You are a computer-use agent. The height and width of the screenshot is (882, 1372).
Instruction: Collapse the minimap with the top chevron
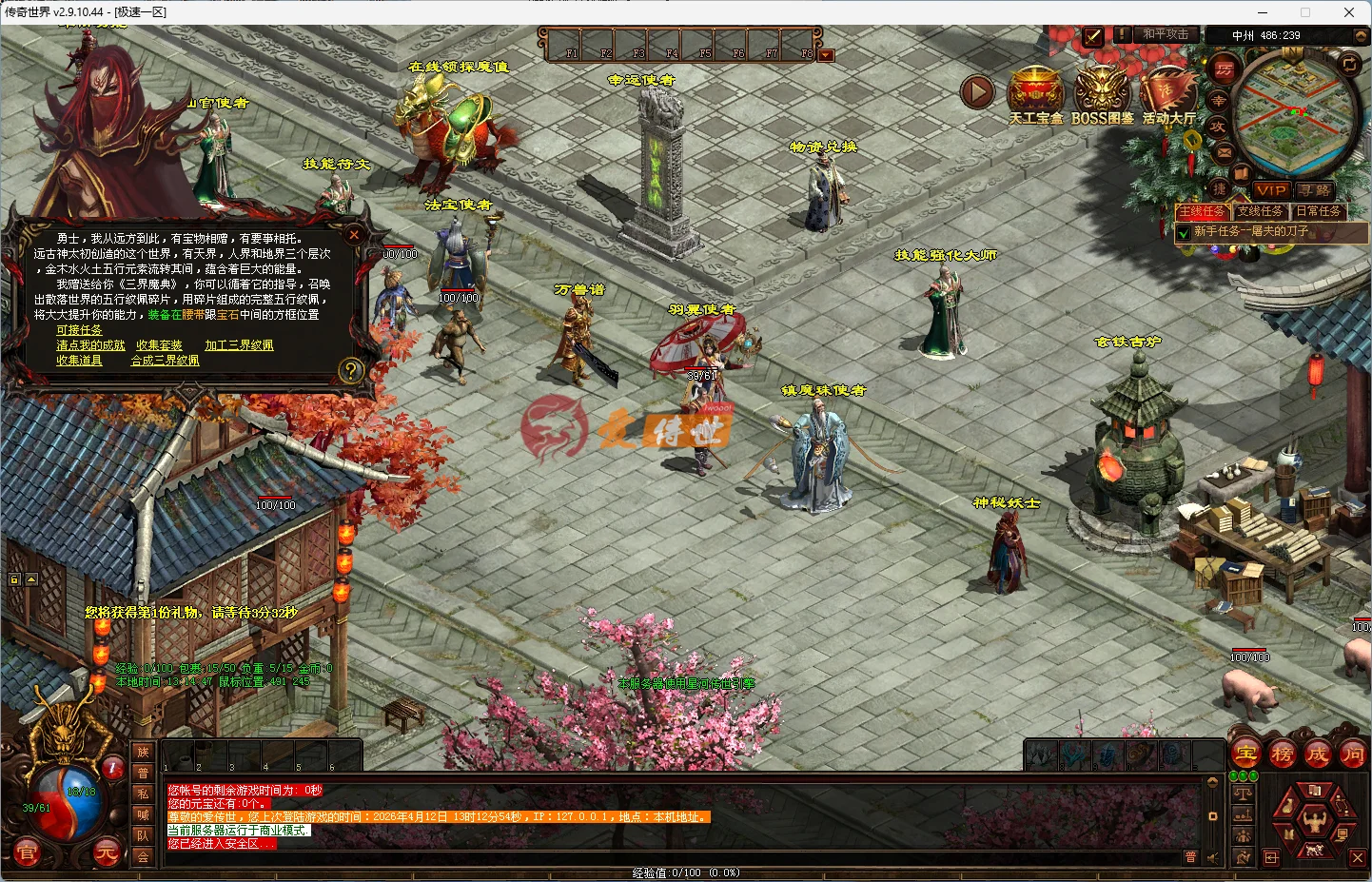pos(1361,36)
